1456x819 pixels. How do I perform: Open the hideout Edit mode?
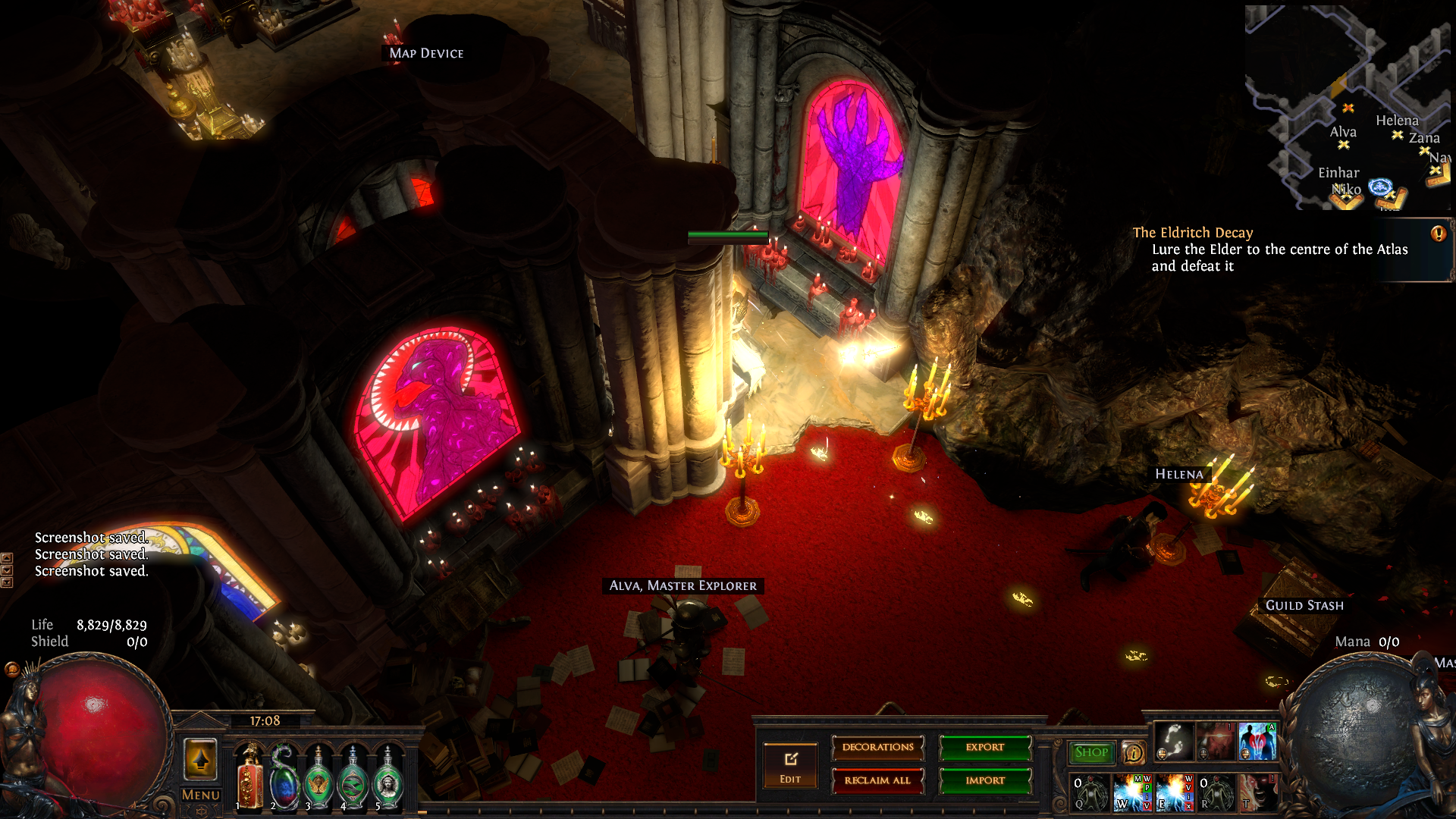tap(790, 766)
